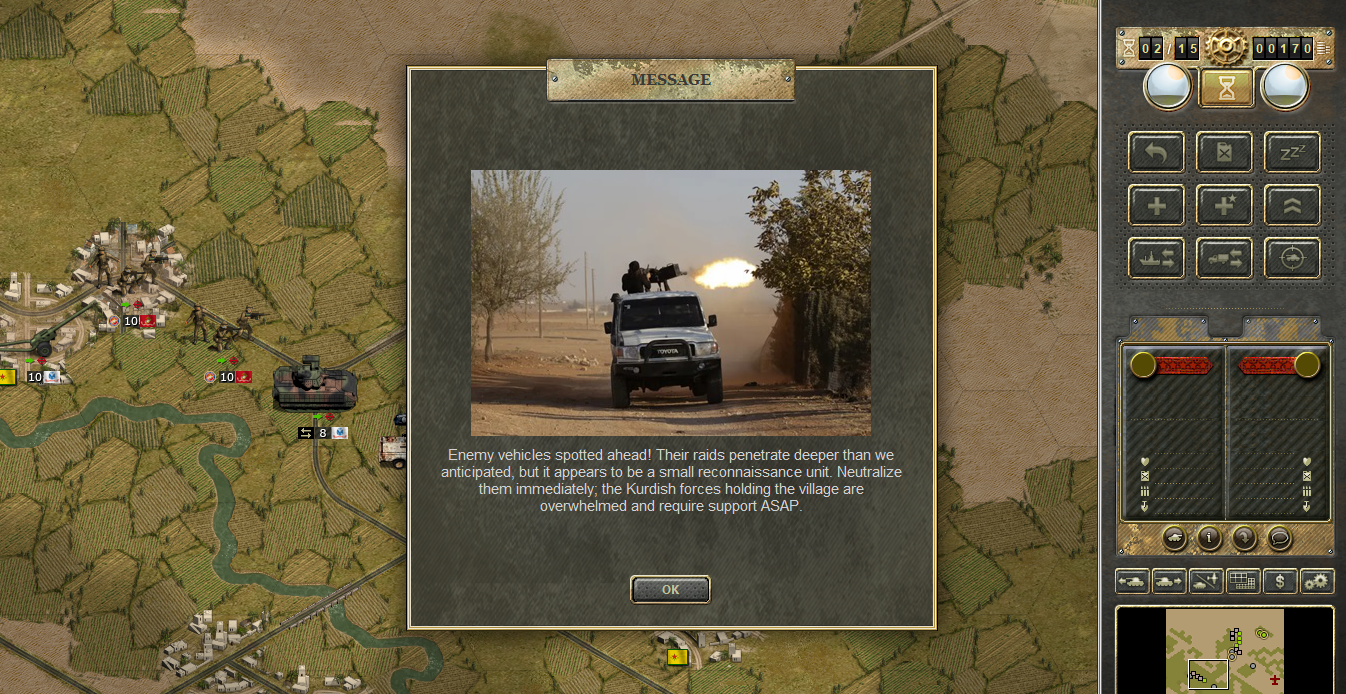Toggle truck transport mount button

pos(1224,258)
